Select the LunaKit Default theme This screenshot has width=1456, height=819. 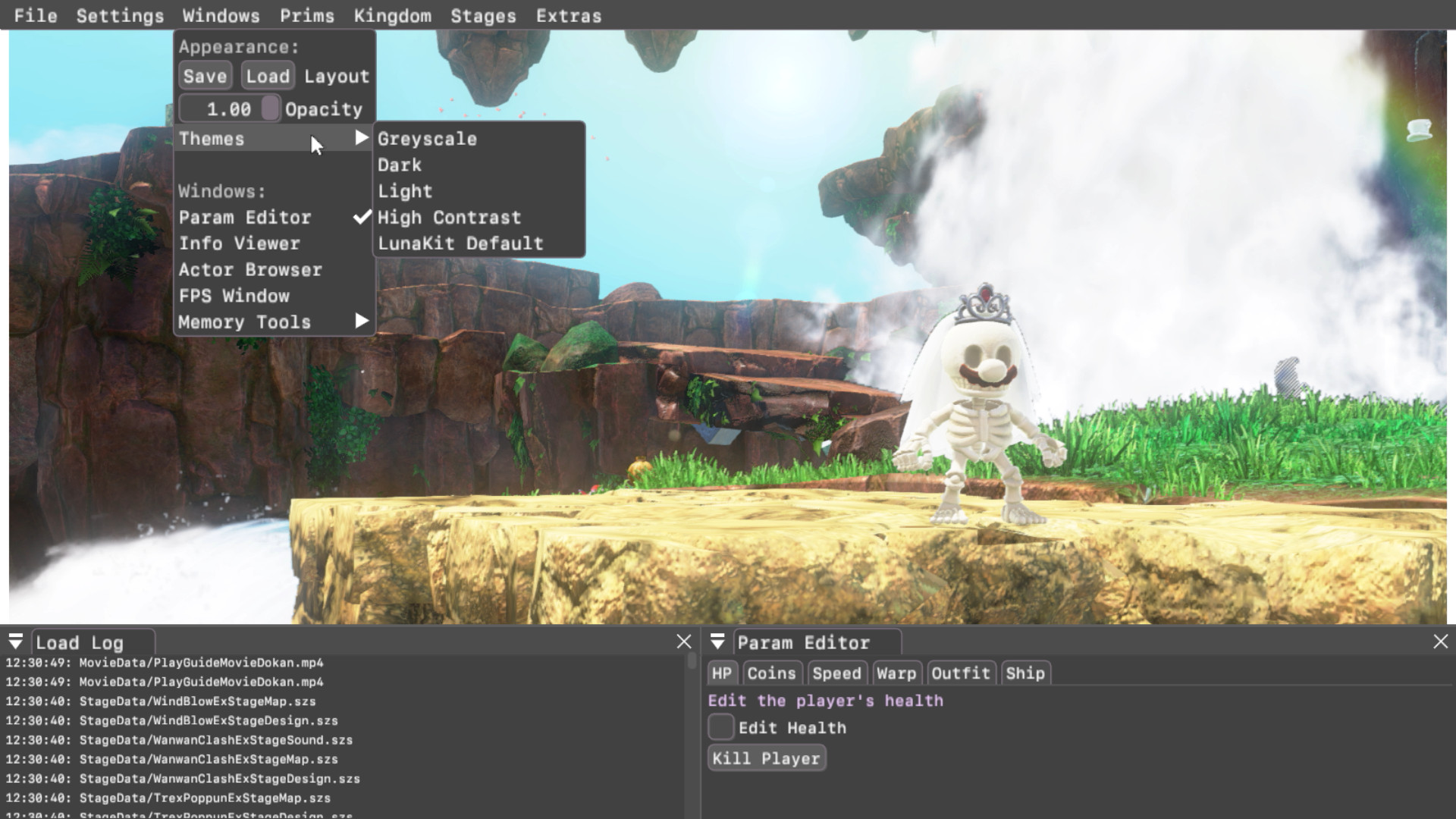(x=460, y=243)
